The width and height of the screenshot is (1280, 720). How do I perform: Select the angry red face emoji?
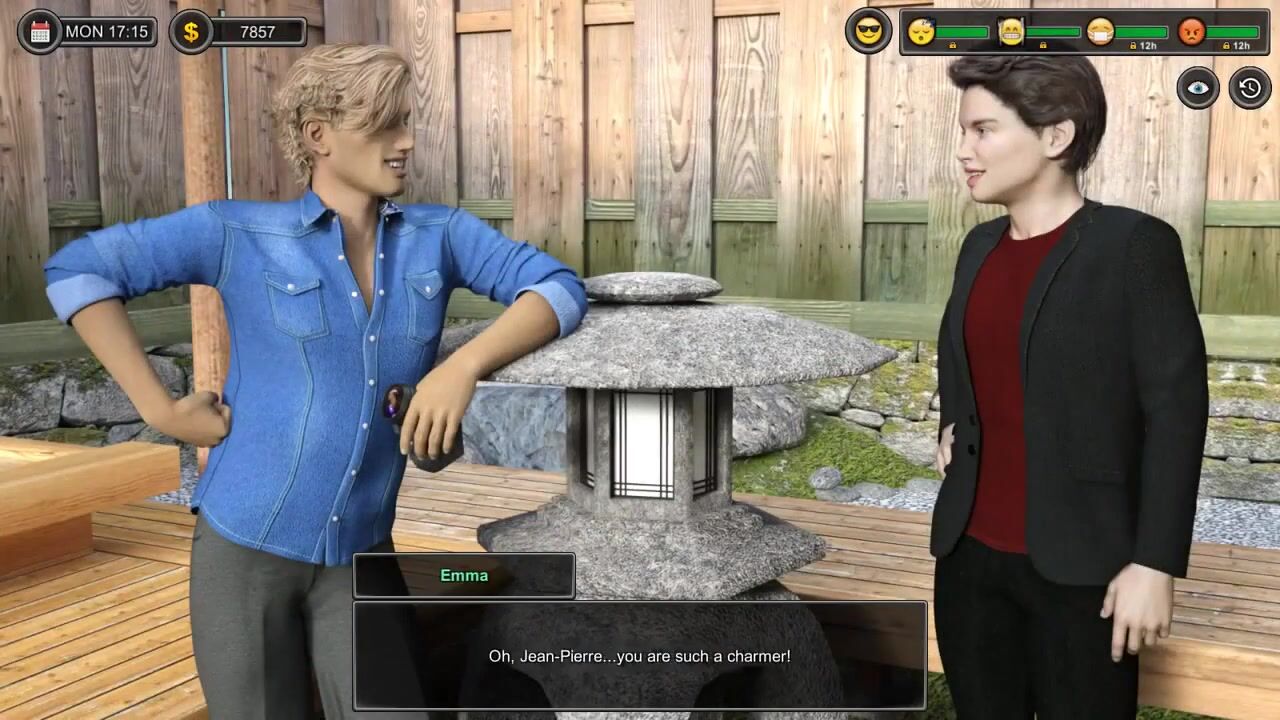(1191, 32)
